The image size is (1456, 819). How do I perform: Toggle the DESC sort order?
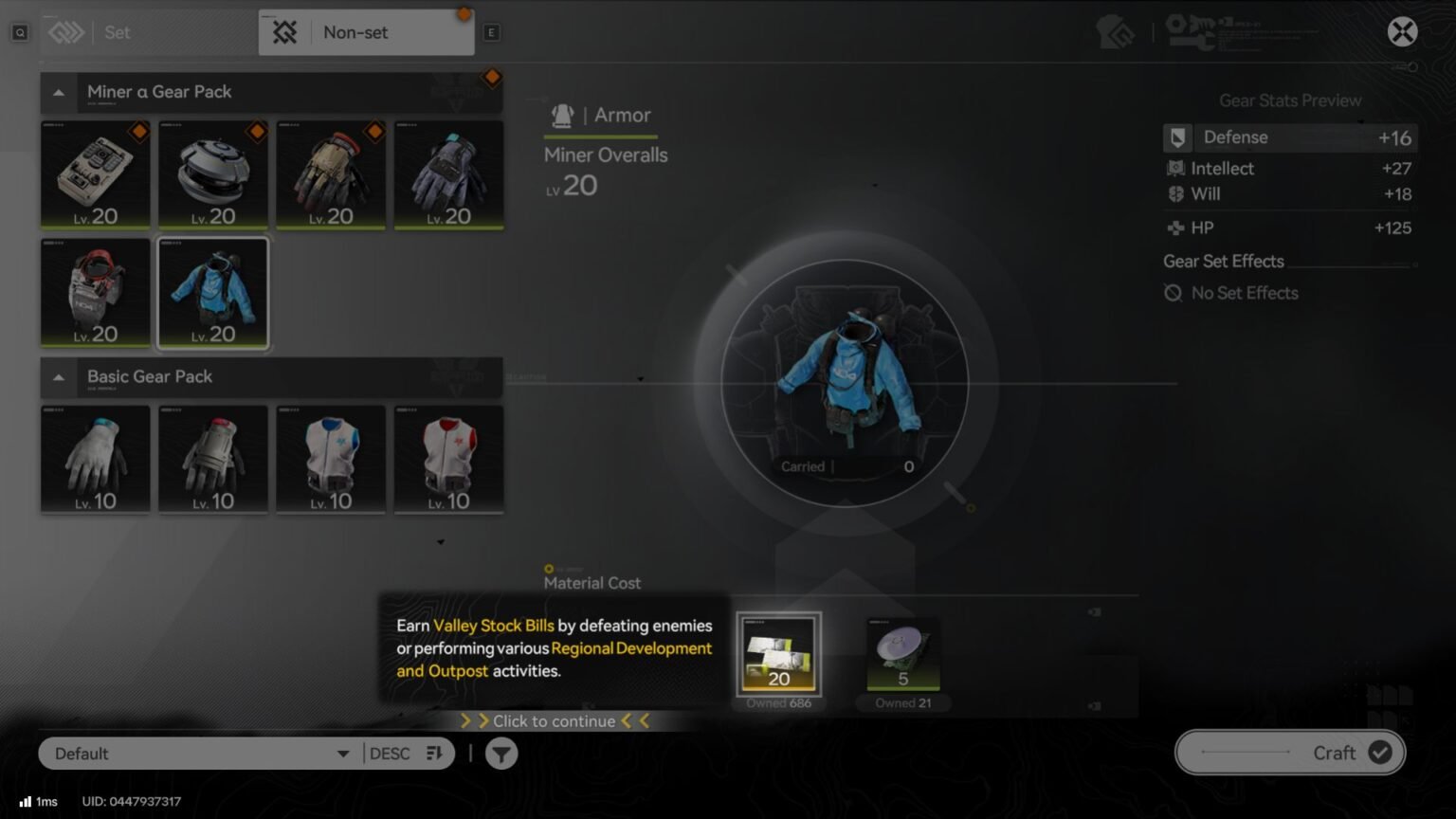coord(392,753)
